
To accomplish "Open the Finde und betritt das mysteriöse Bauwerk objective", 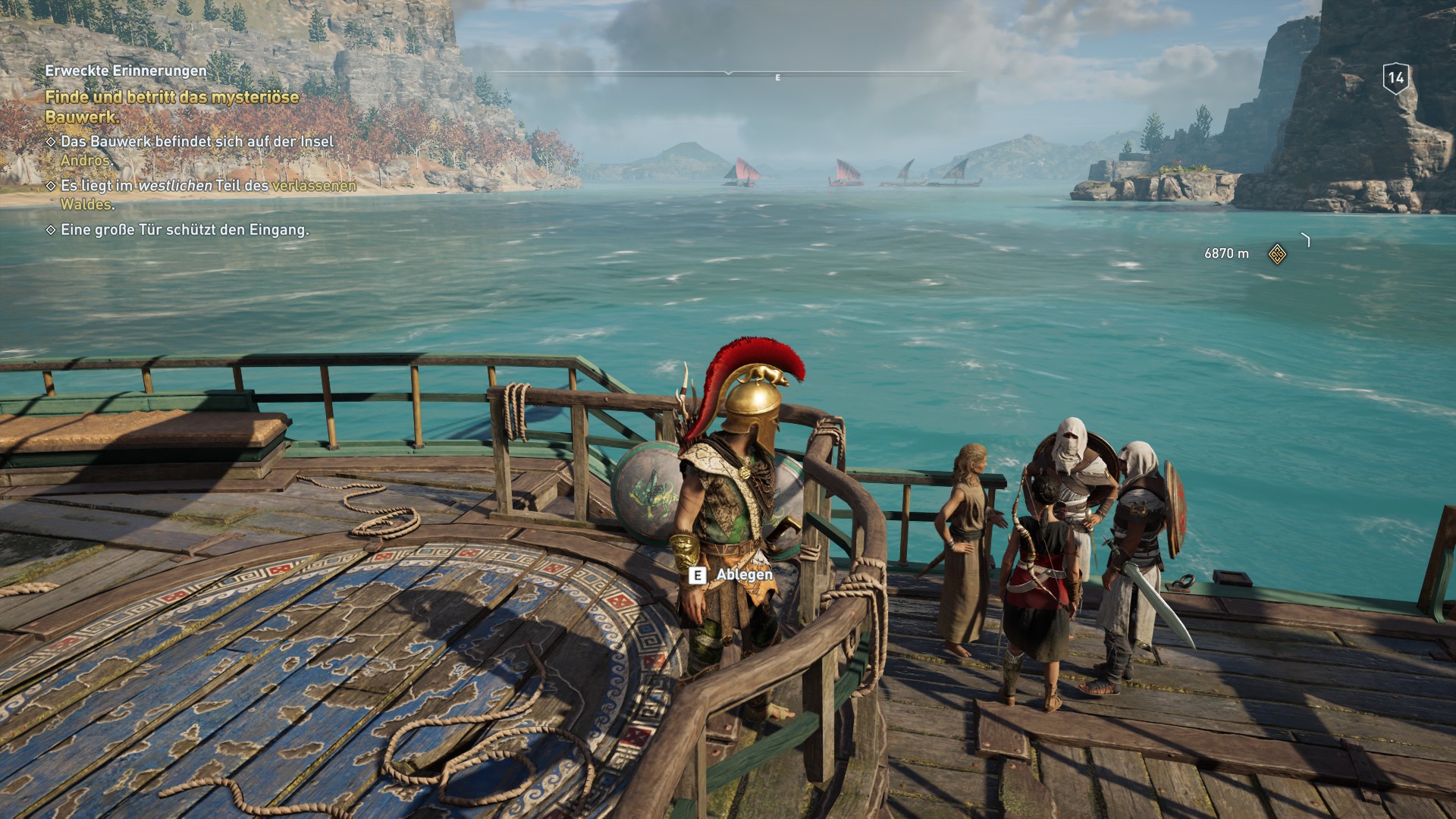I will tap(173, 106).
